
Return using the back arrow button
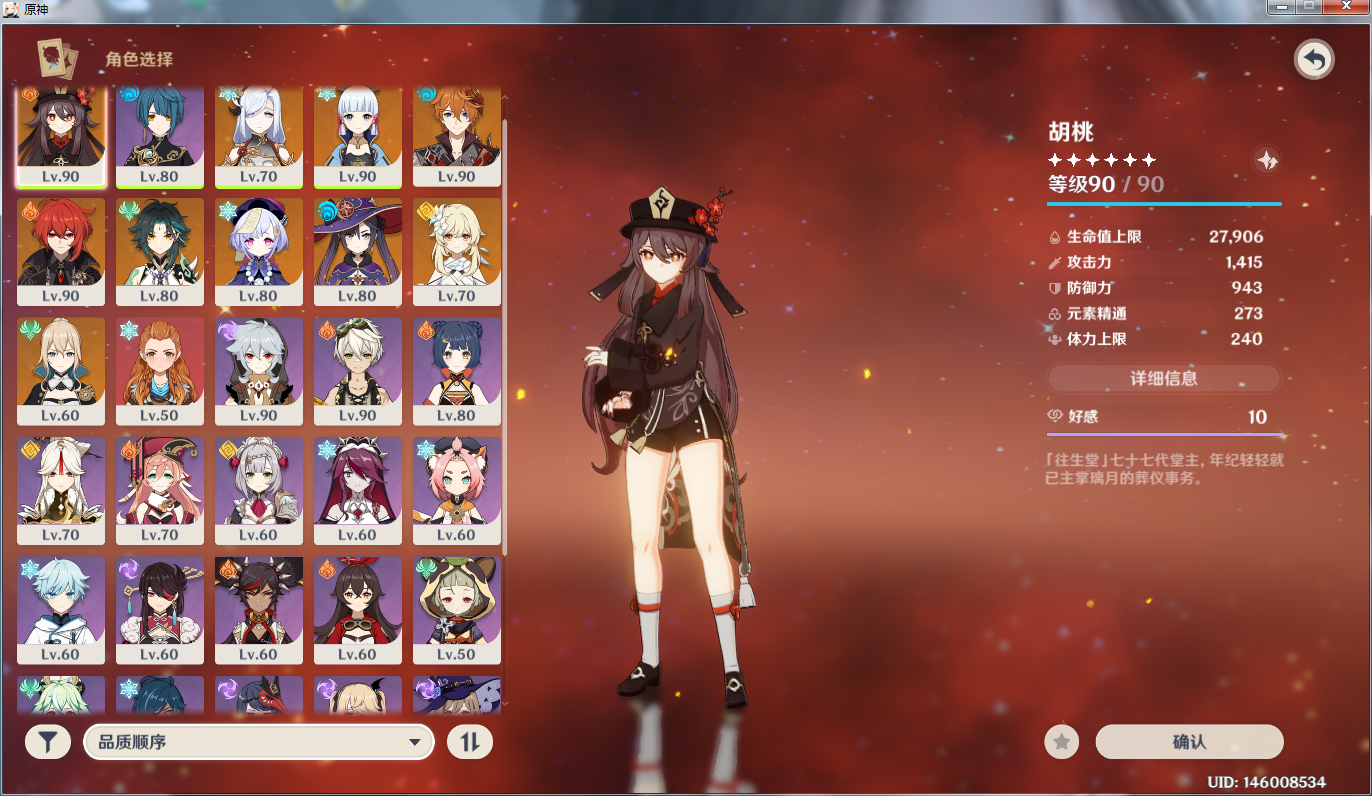point(1314,60)
